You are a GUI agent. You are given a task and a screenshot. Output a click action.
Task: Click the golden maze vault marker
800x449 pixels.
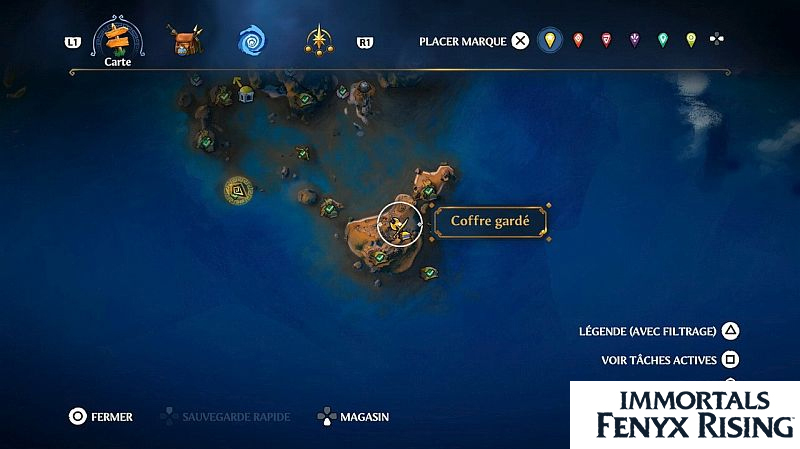[238, 188]
